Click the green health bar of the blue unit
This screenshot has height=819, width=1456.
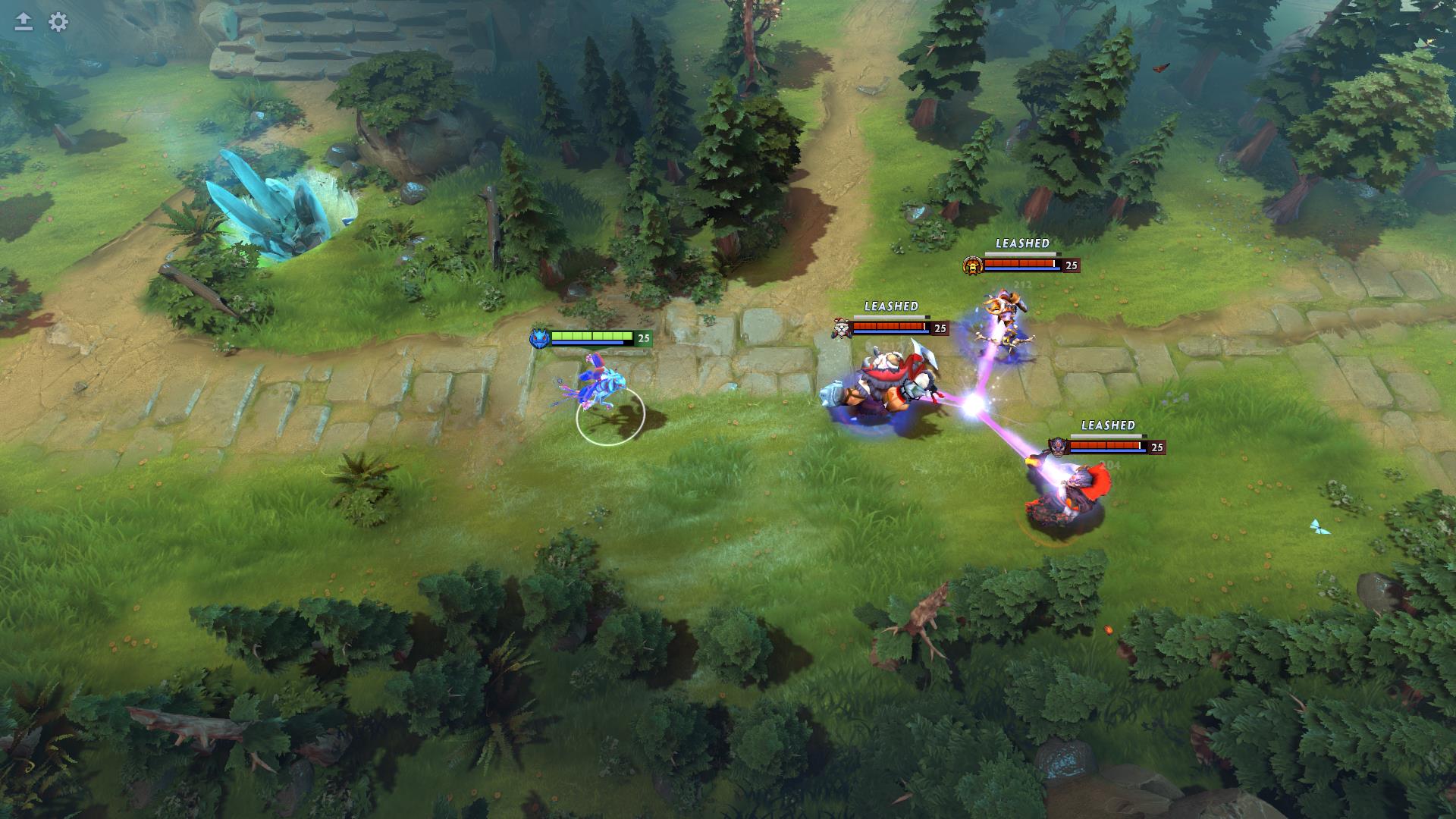click(x=591, y=337)
